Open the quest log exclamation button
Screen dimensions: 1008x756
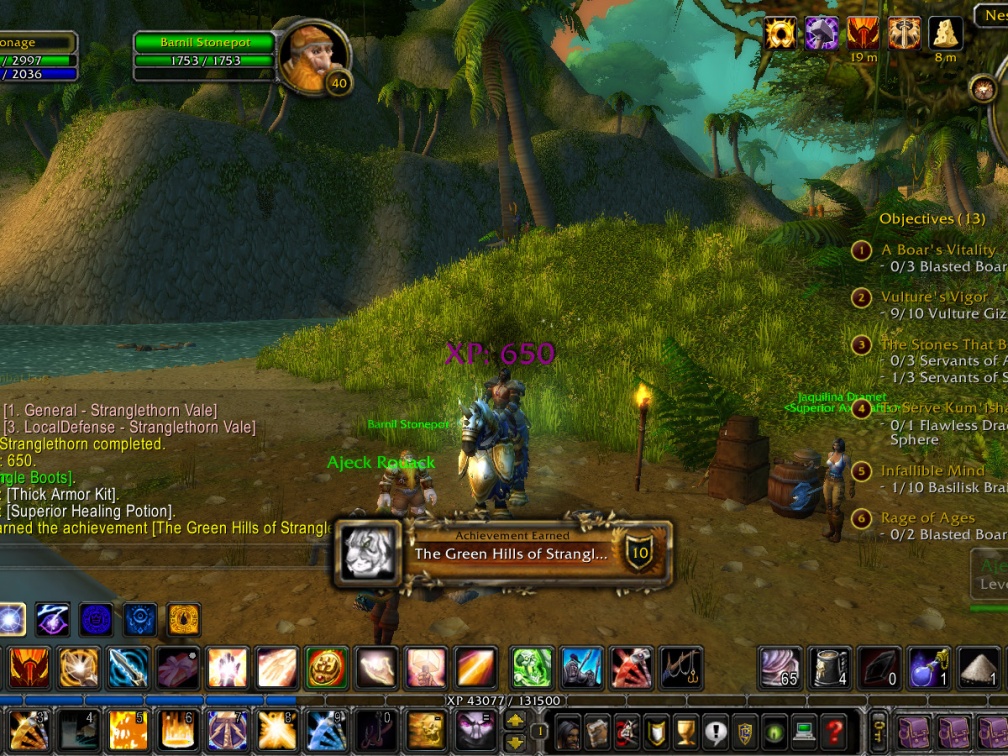click(x=715, y=730)
